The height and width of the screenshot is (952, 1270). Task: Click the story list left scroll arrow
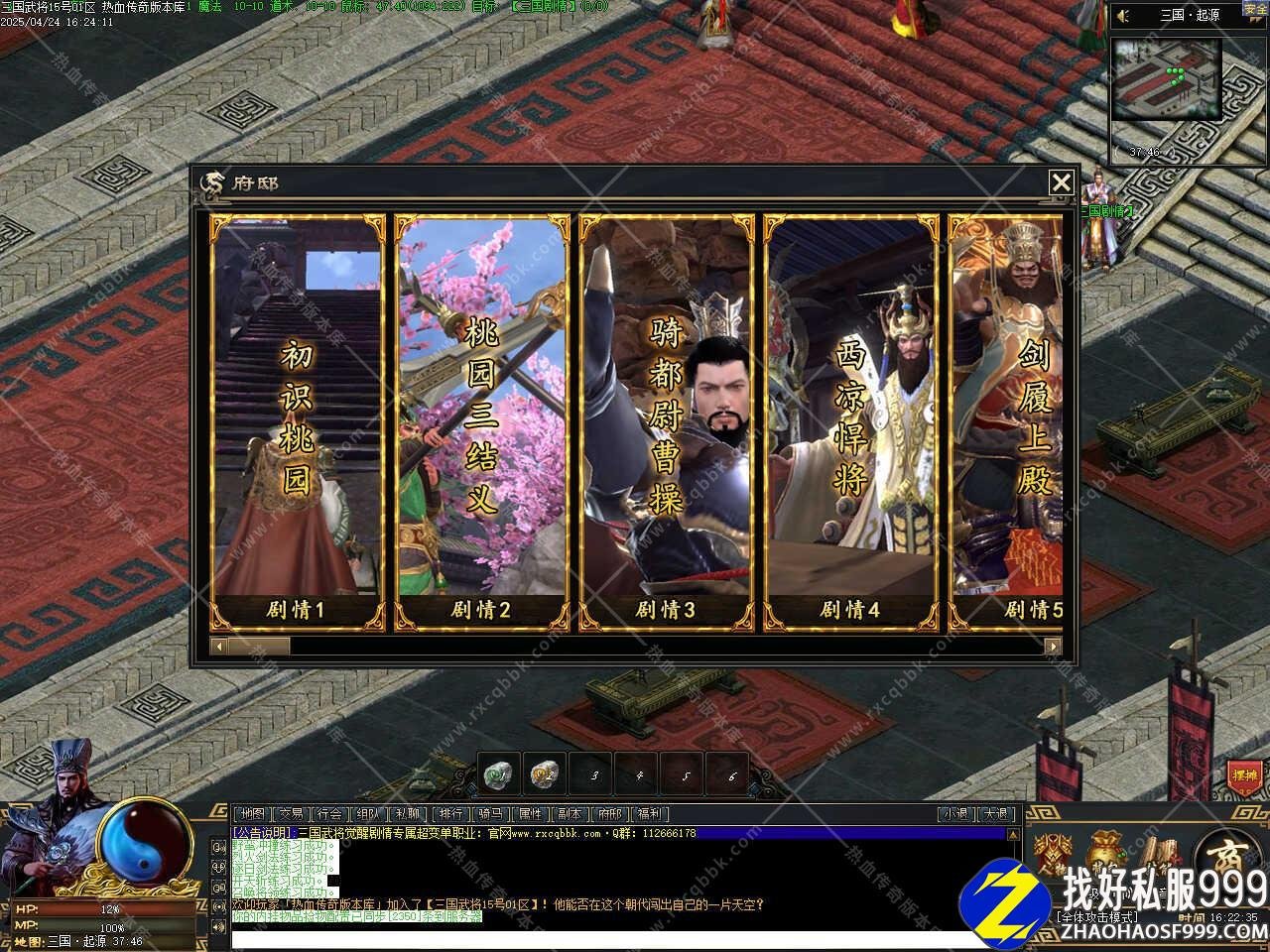218,647
